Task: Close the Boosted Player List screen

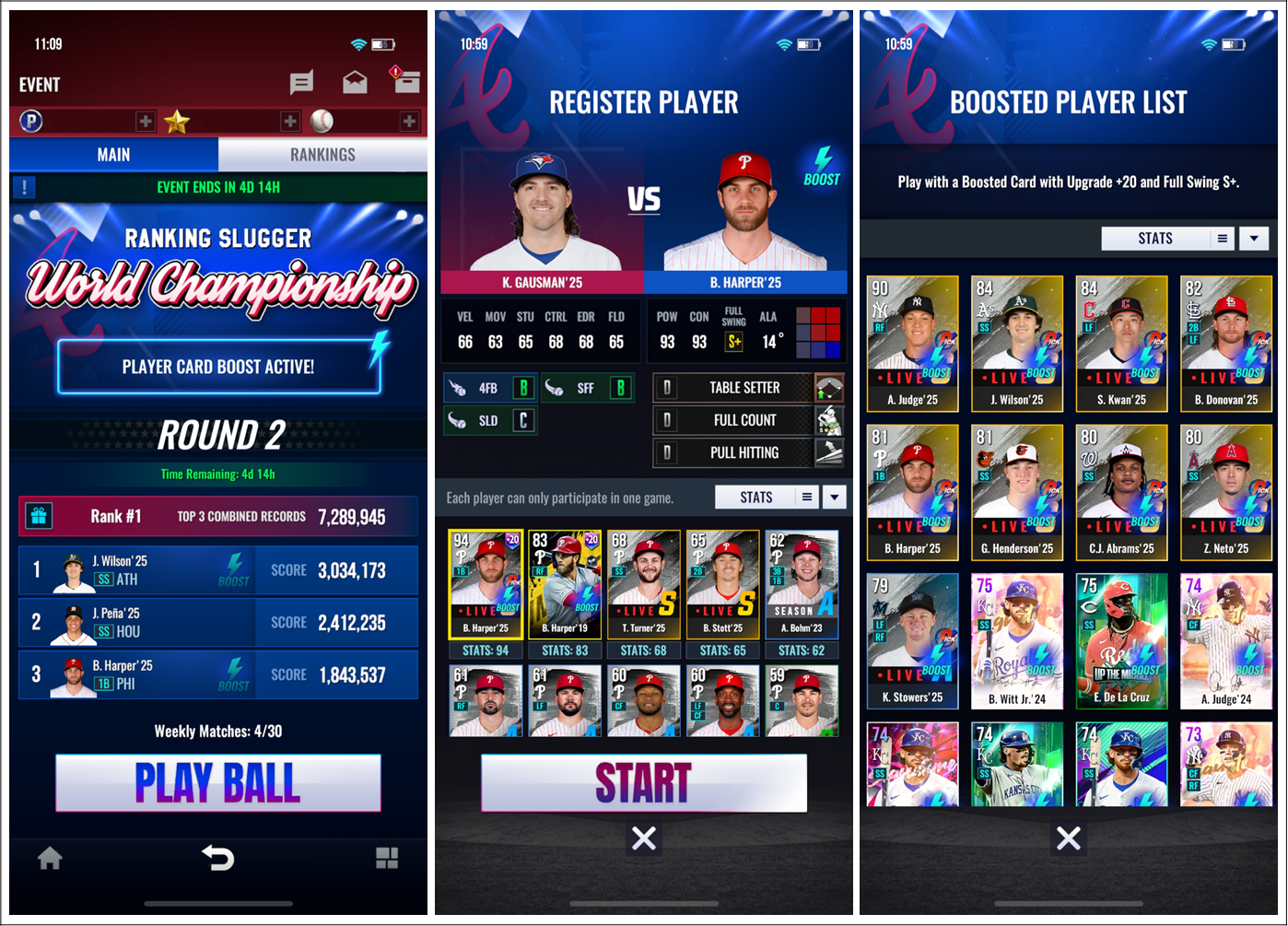Action: pos(1069,838)
